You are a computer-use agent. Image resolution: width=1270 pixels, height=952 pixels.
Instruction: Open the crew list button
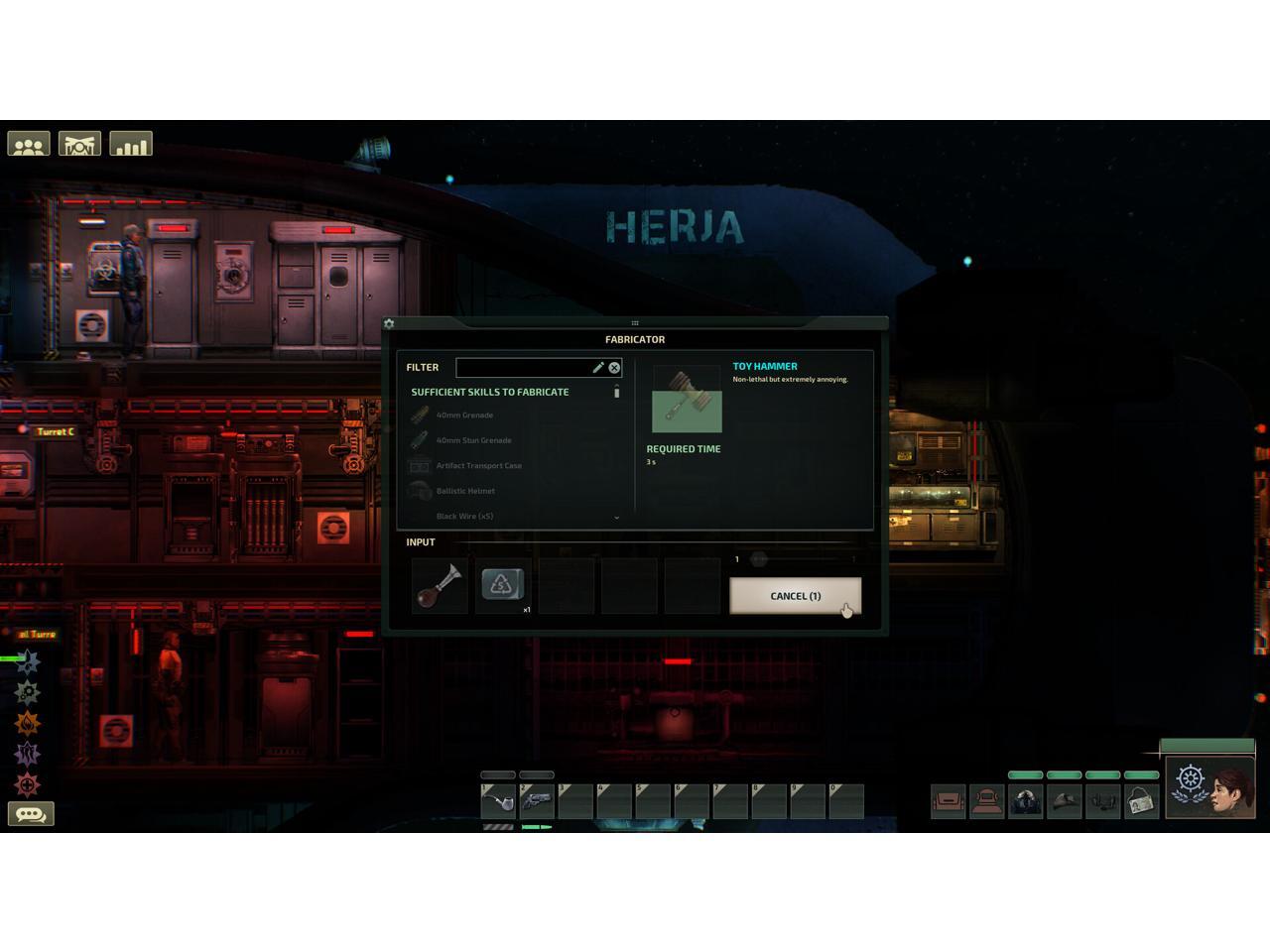(x=29, y=146)
